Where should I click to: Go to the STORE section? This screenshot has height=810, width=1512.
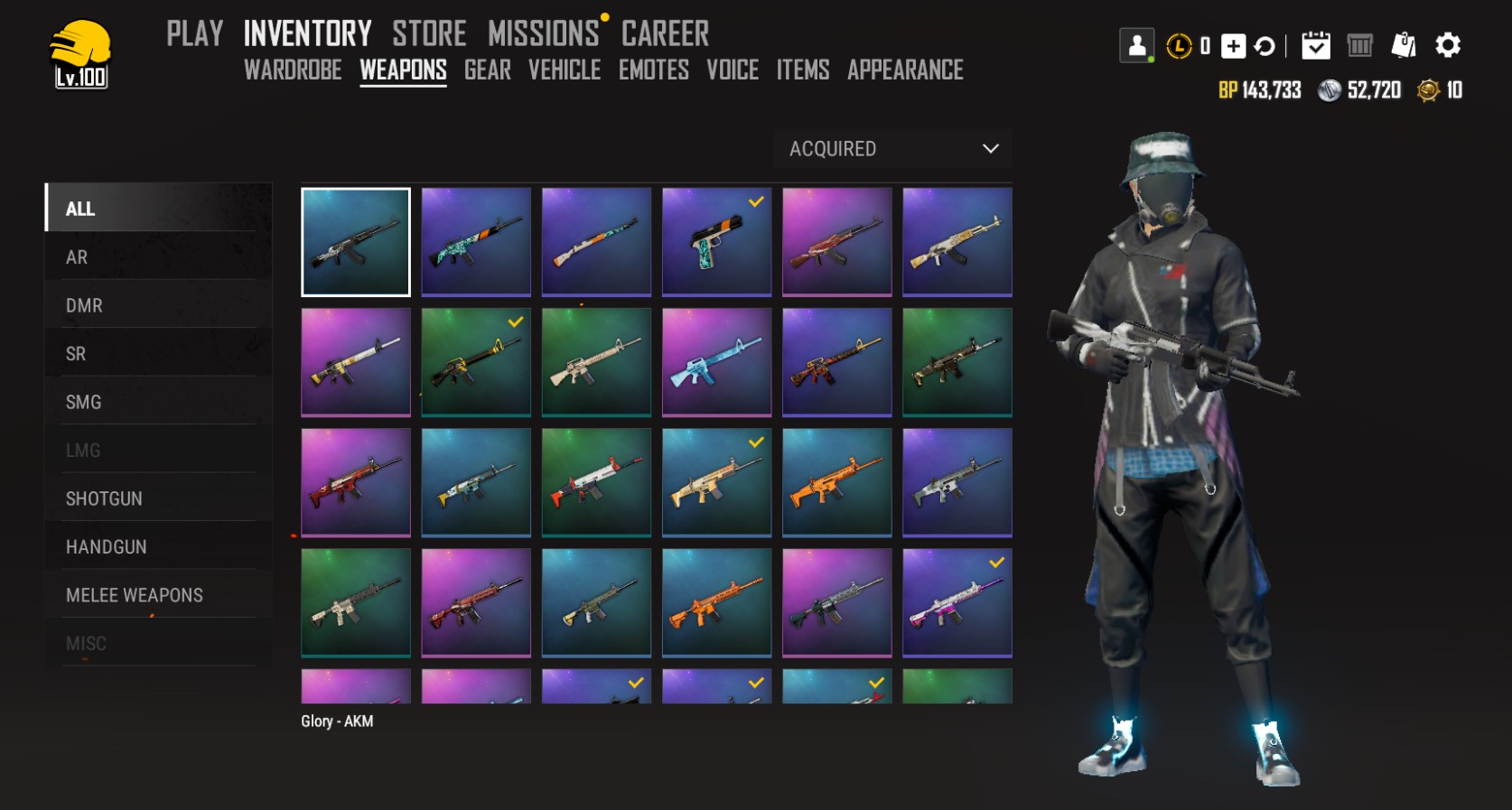point(429,34)
